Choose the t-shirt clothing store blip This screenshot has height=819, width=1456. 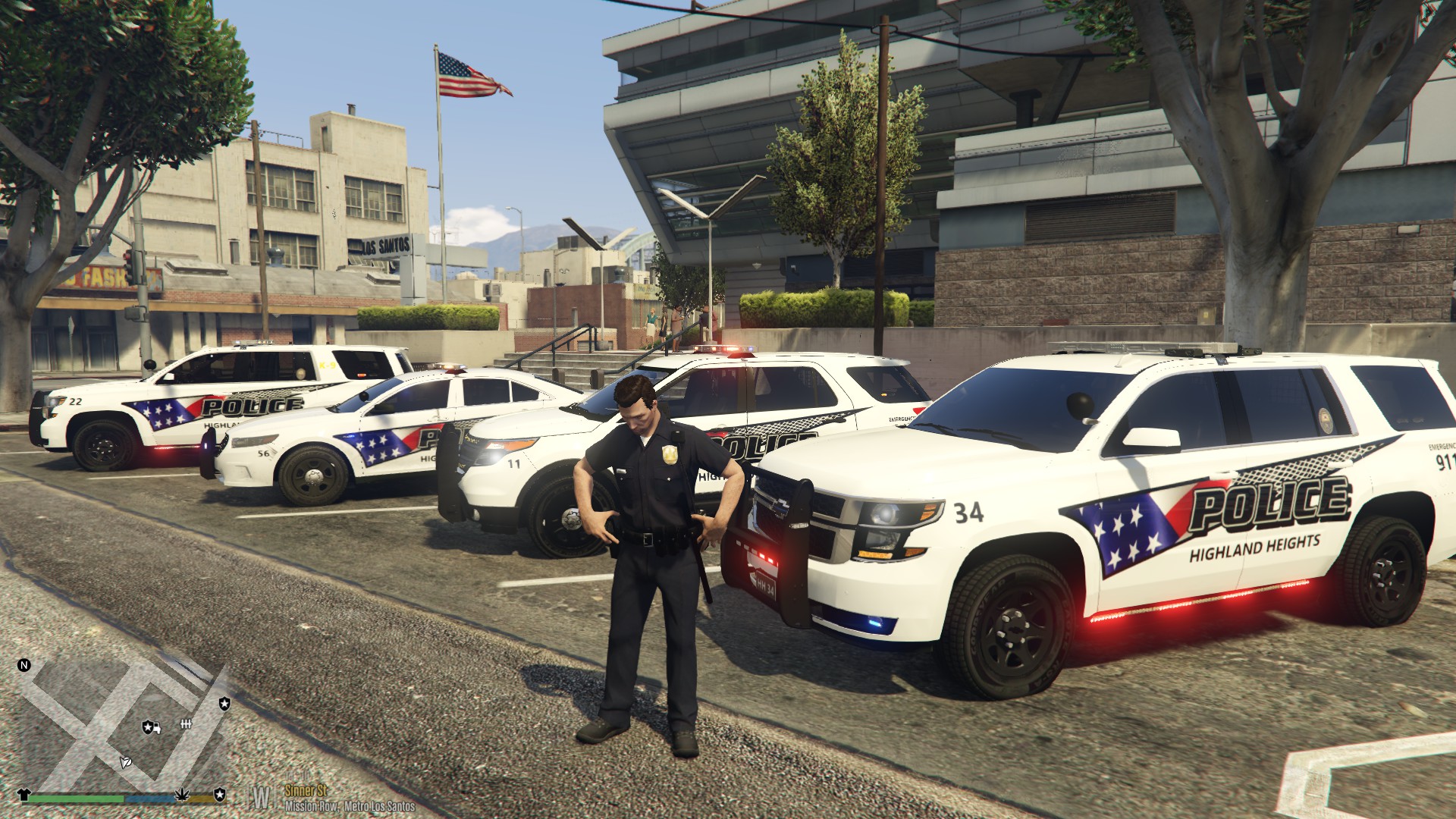click(x=24, y=793)
